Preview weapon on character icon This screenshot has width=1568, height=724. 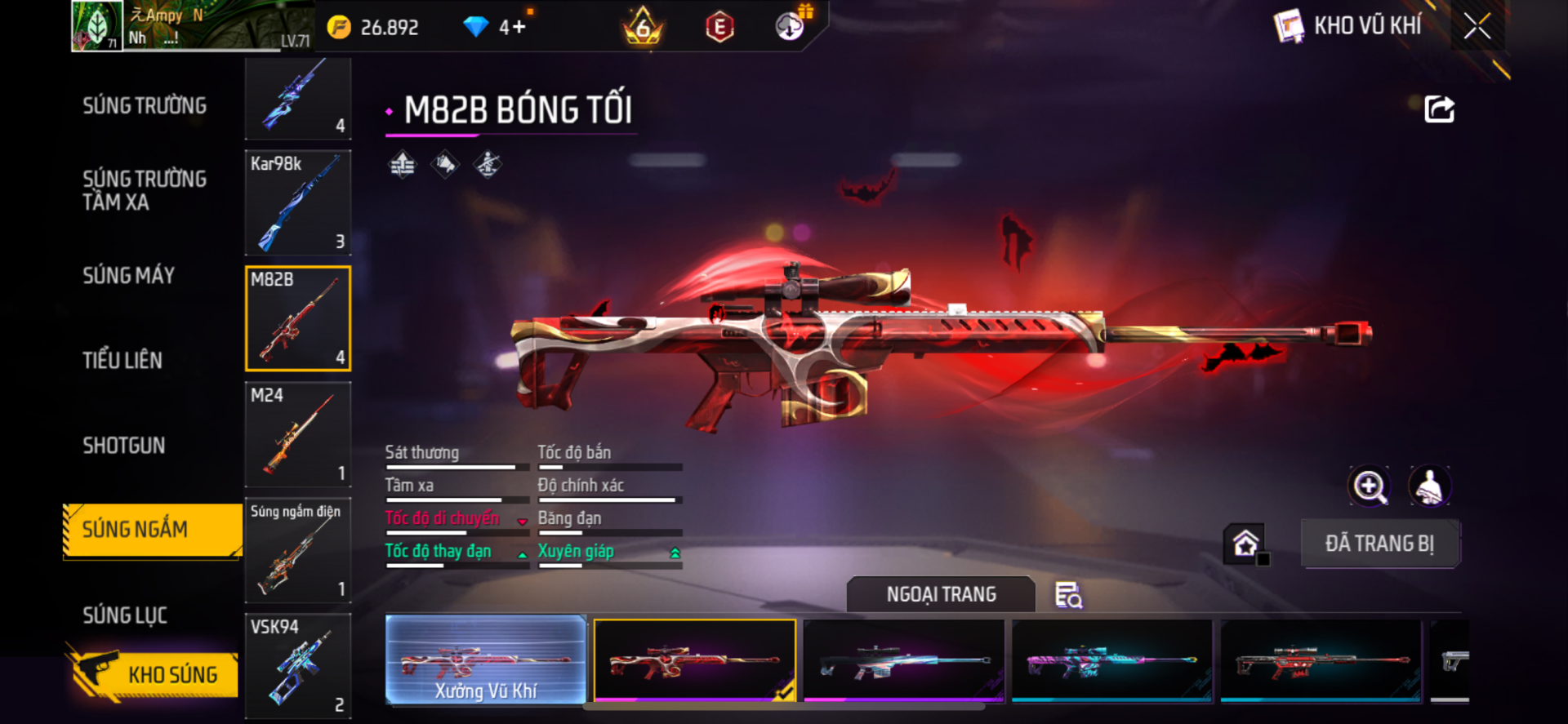tap(1430, 487)
